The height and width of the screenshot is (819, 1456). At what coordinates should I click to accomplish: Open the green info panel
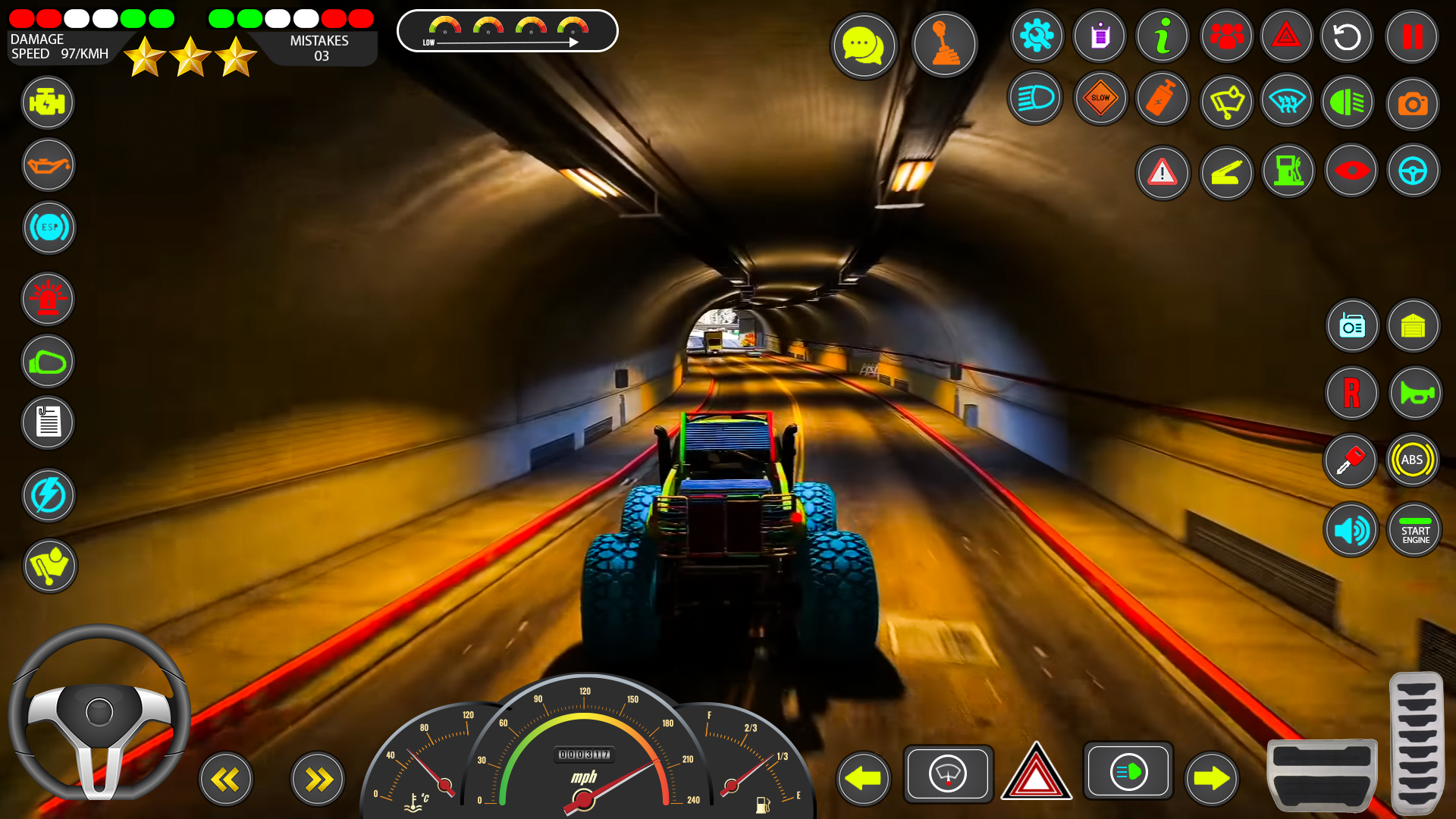tap(1163, 36)
